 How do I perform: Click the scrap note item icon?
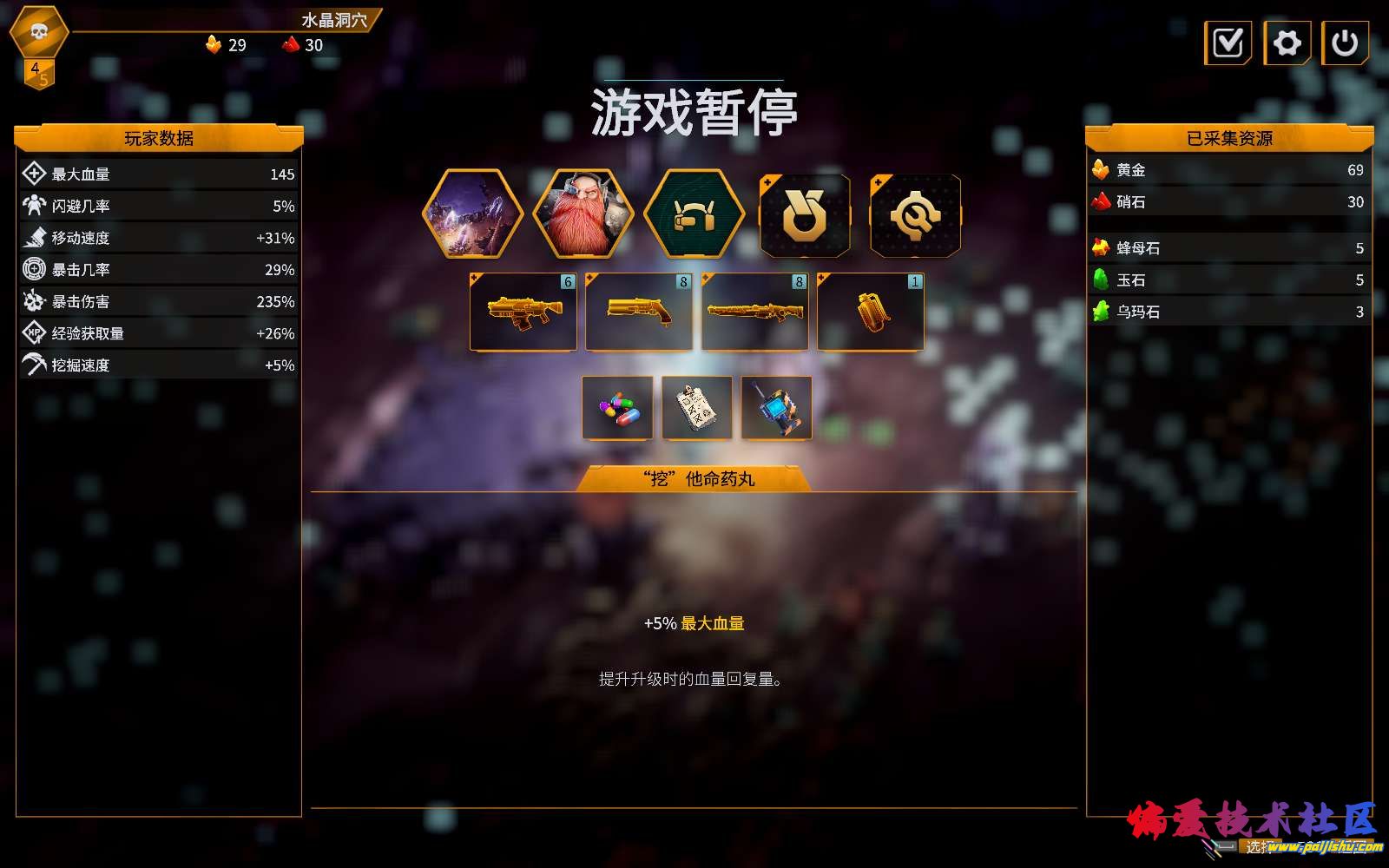click(x=697, y=408)
